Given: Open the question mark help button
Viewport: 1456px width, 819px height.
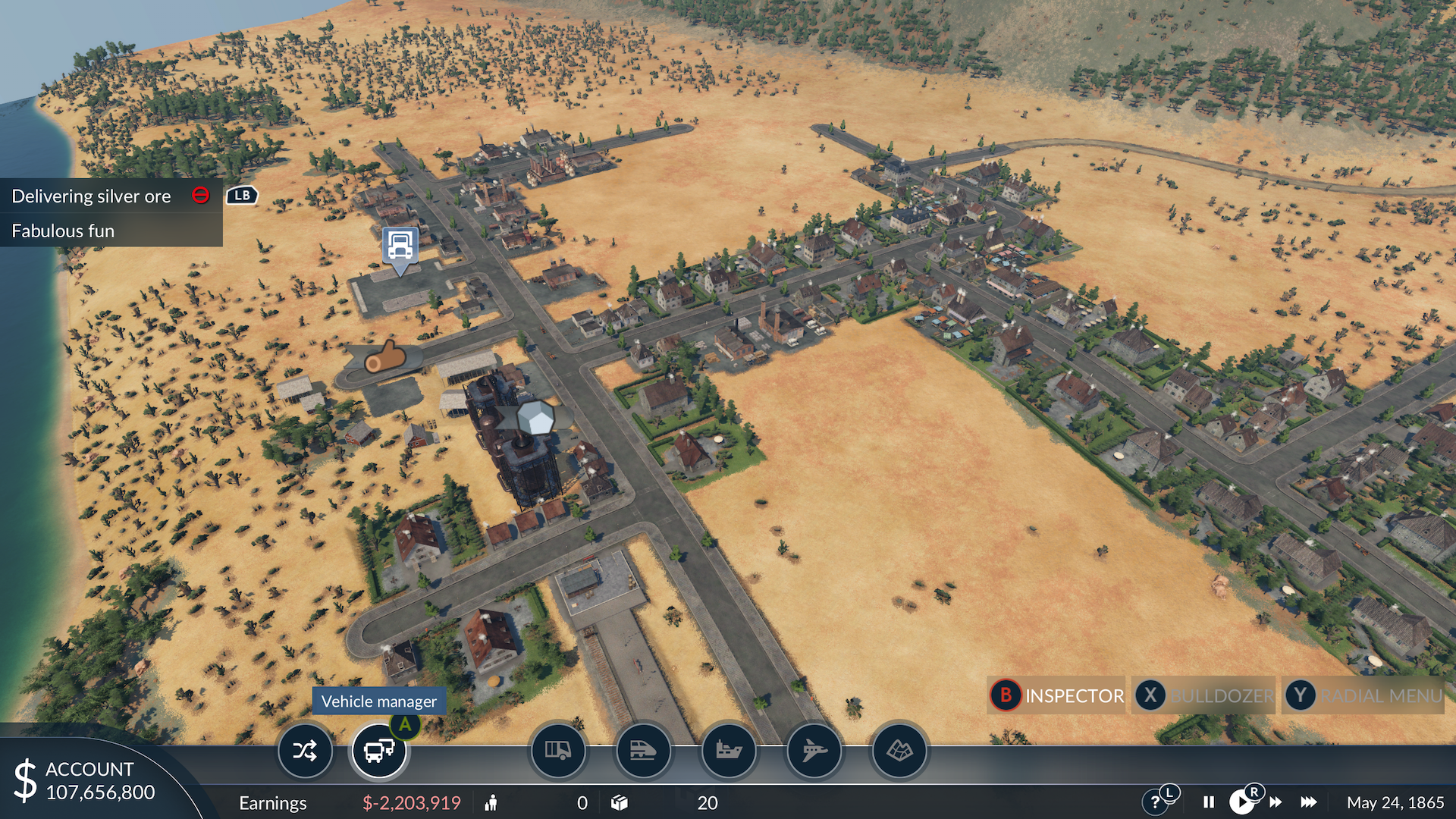Looking at the screenshot, I should coord(1154,802).
